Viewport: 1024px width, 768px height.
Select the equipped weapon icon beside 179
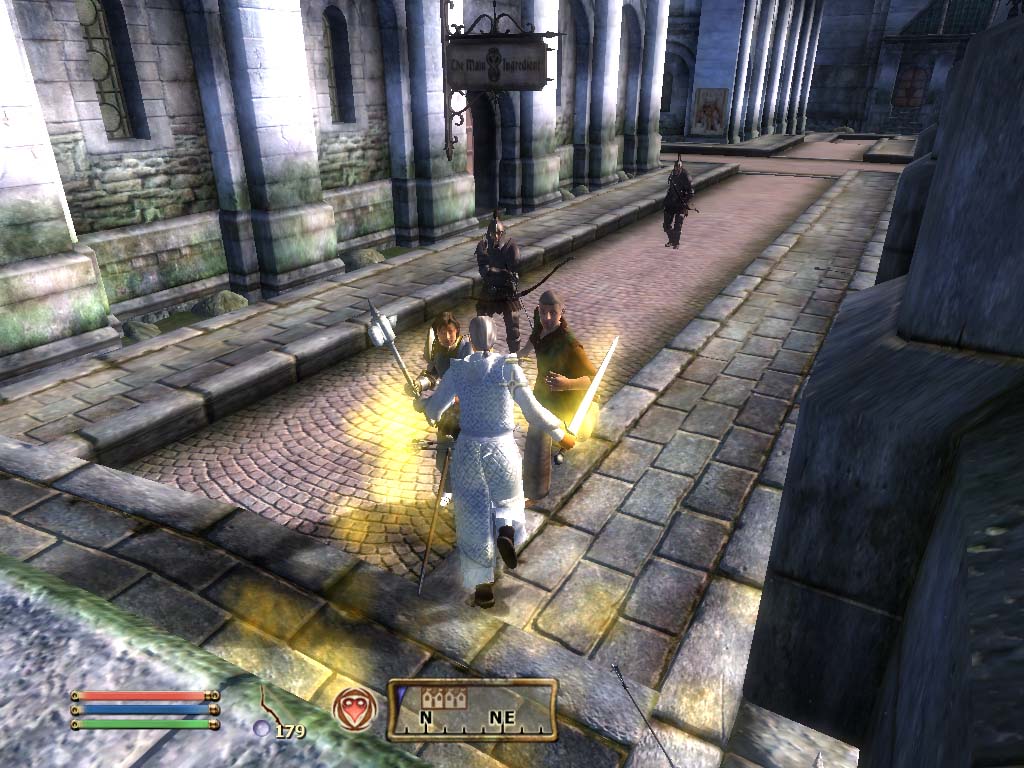coord(271,705)
